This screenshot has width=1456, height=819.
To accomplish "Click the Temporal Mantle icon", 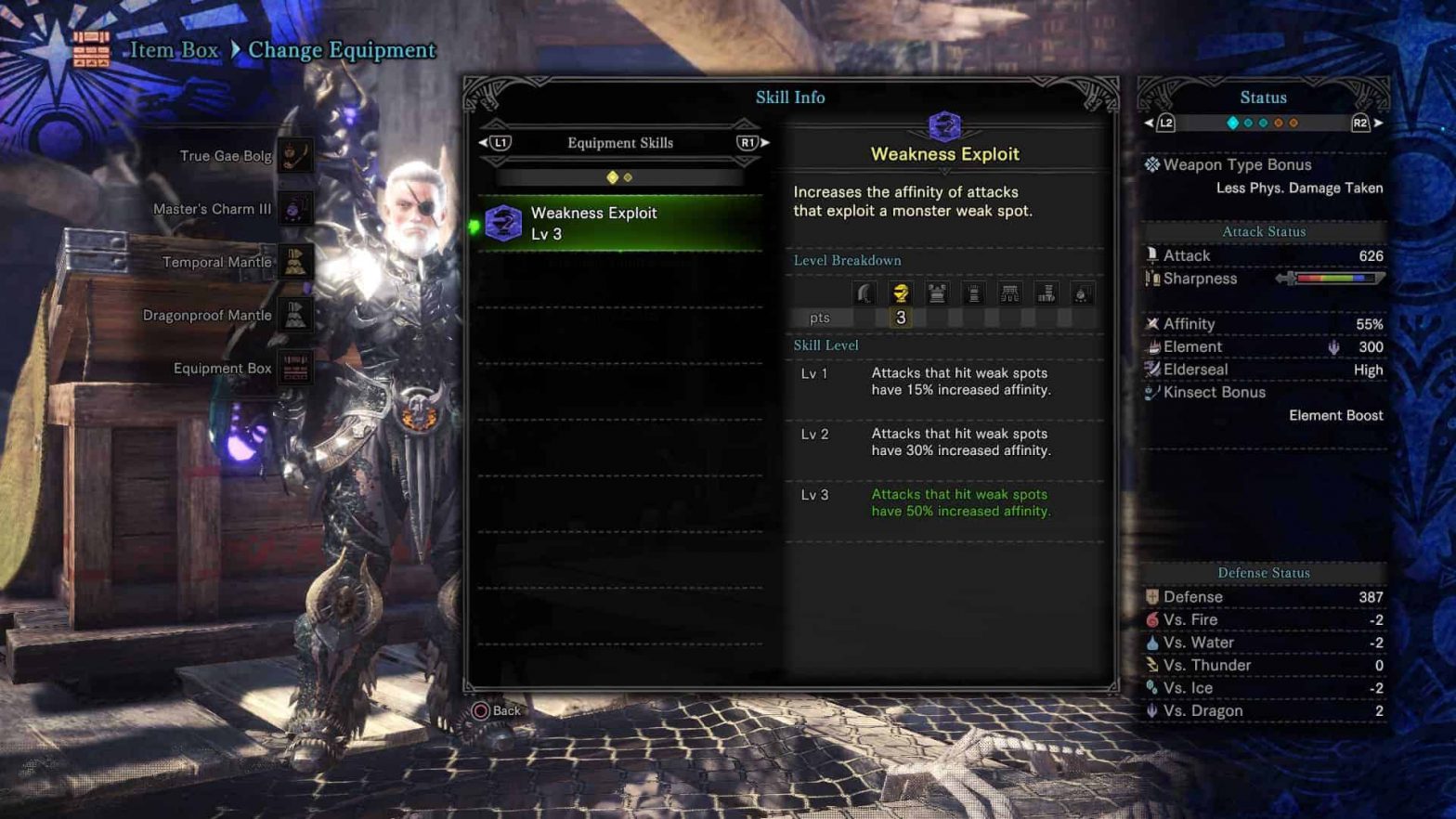I will 295,262.
